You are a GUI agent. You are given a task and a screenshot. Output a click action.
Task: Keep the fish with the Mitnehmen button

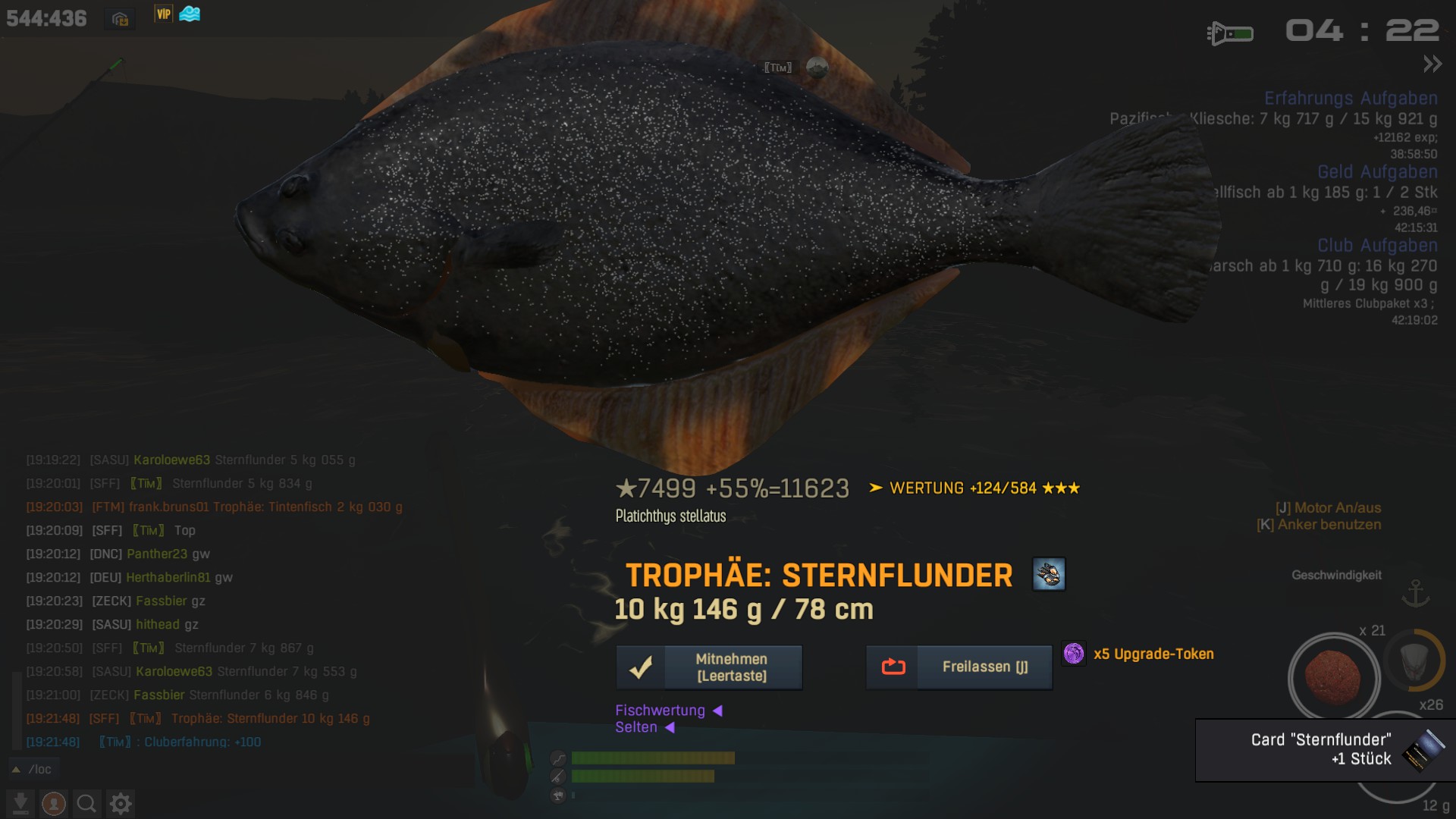tap(709, 667)
